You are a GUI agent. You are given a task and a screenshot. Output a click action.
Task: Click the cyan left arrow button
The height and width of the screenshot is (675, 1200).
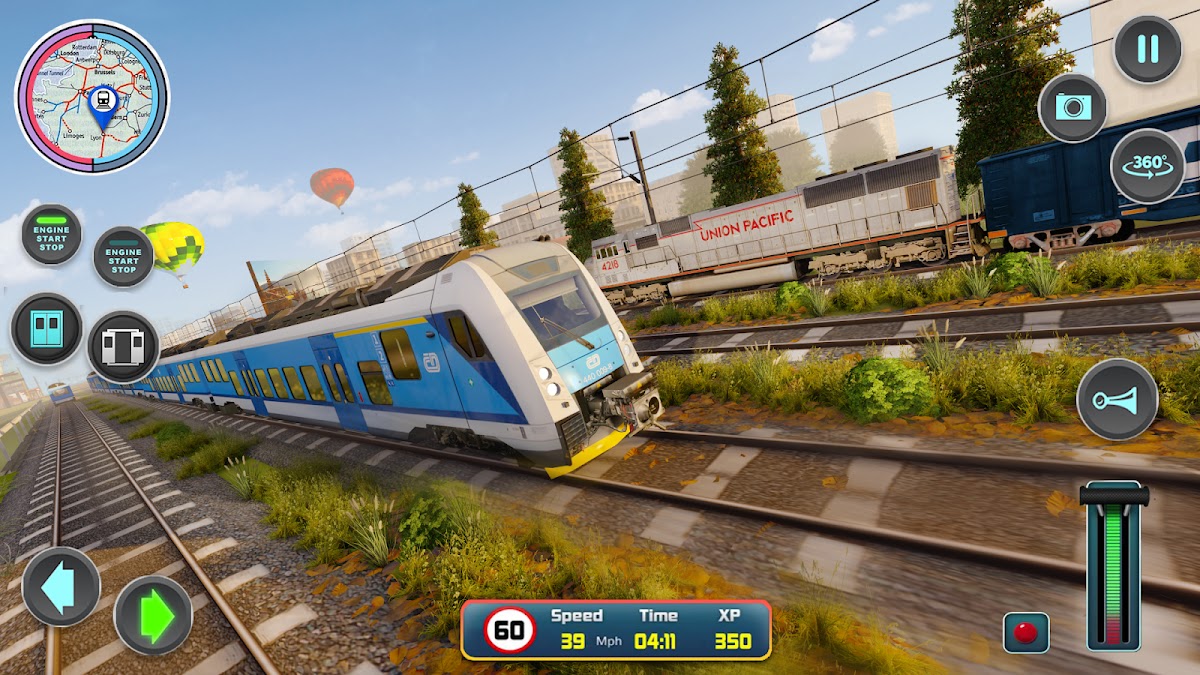coord(61,587)
